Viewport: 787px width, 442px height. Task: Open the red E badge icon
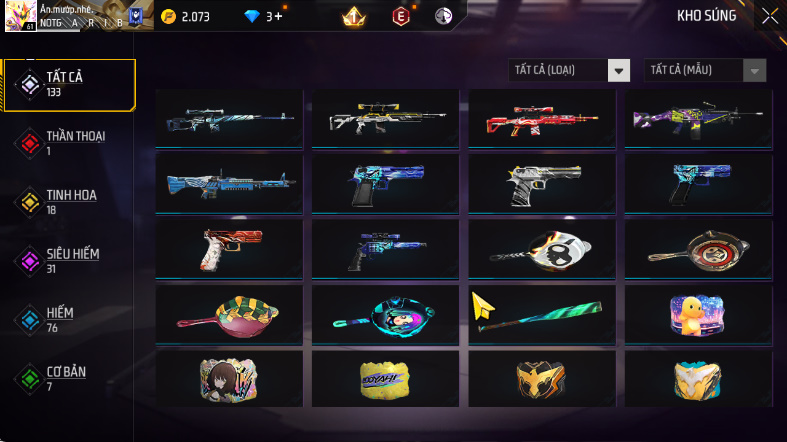click(401, 16)
